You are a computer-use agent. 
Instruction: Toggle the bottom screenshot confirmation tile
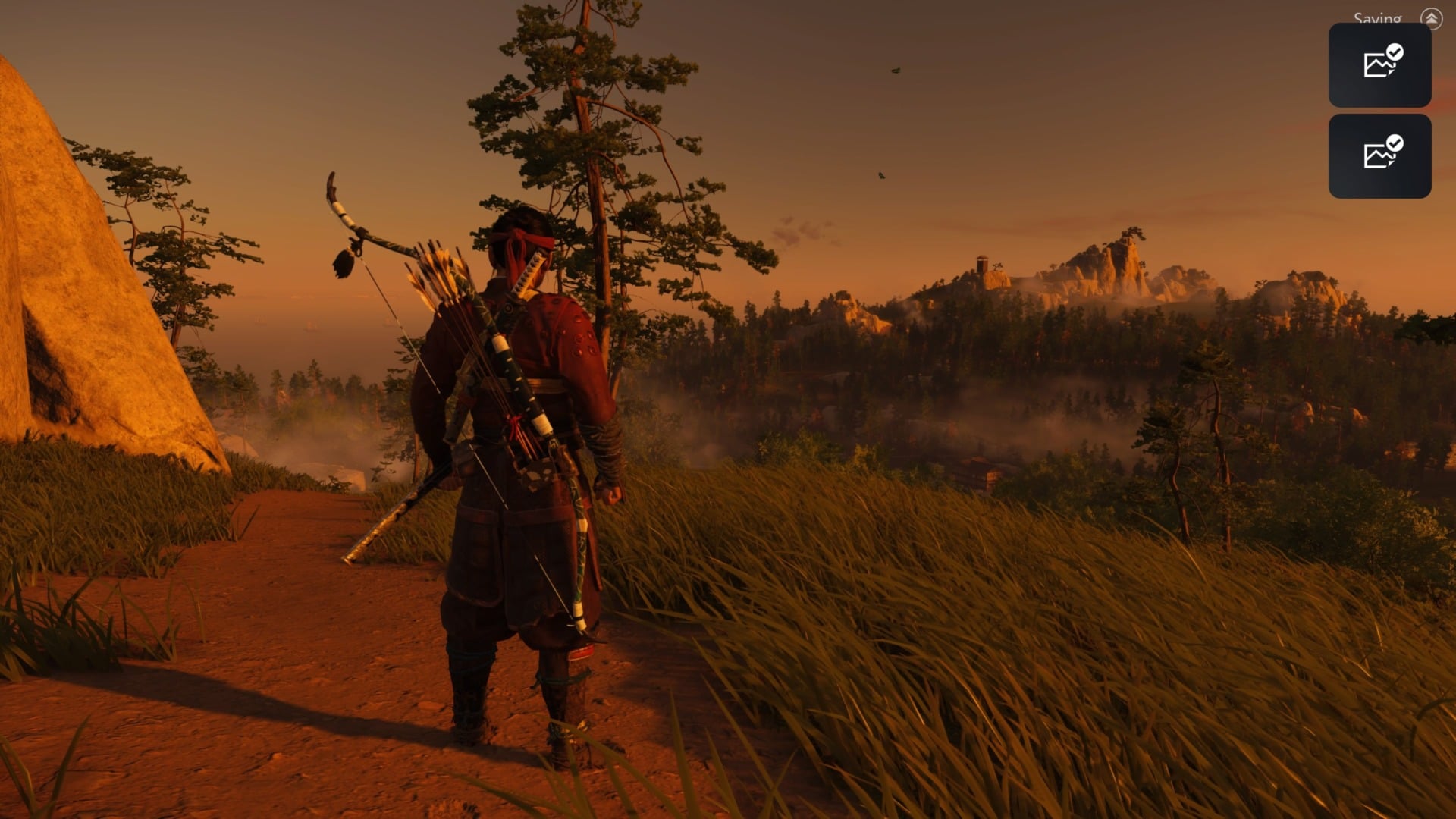1379,157
